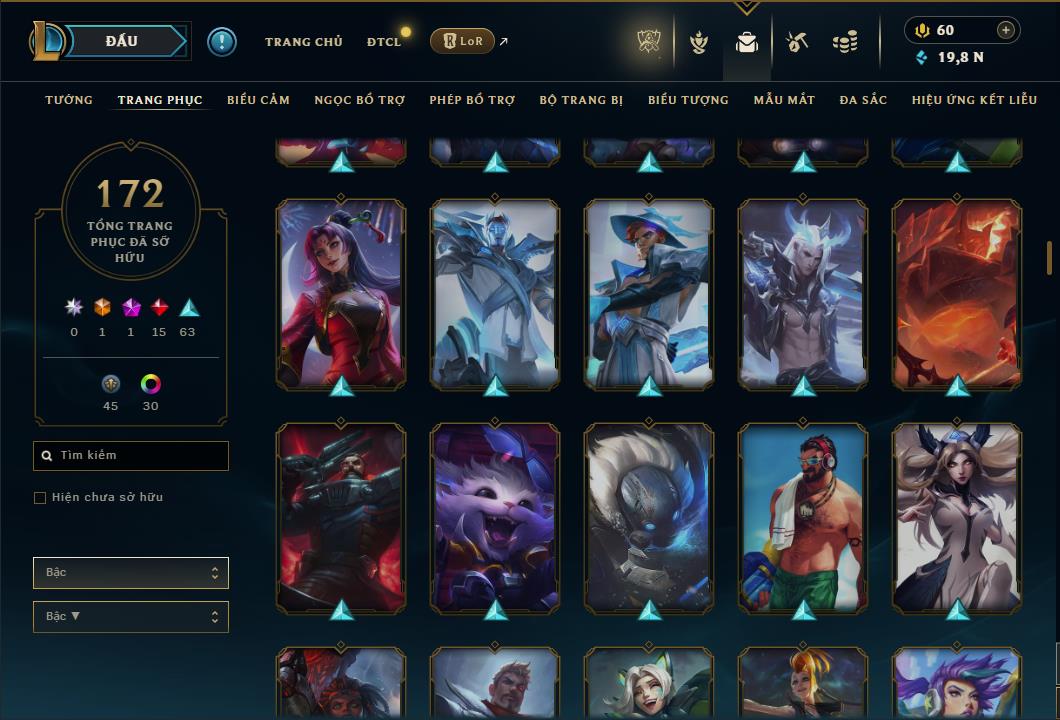Viewport: 1060px width, 720px height.
Task: Show the BỘ TRANG BỊ tab
Action: coord(581,100)
